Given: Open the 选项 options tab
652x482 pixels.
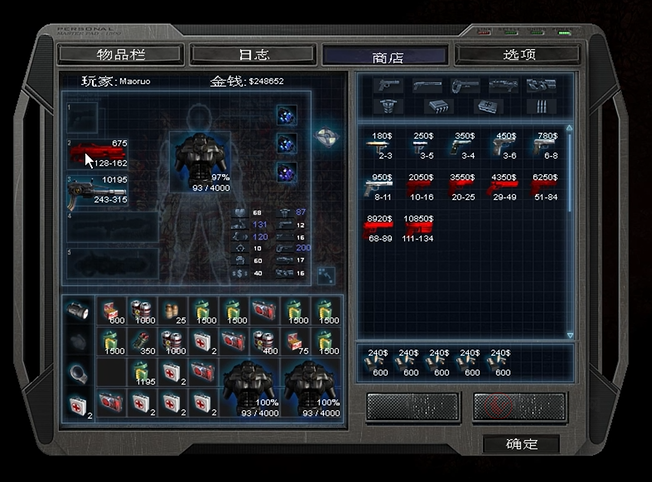Looking at the screenshot, I should pos(517,54).
